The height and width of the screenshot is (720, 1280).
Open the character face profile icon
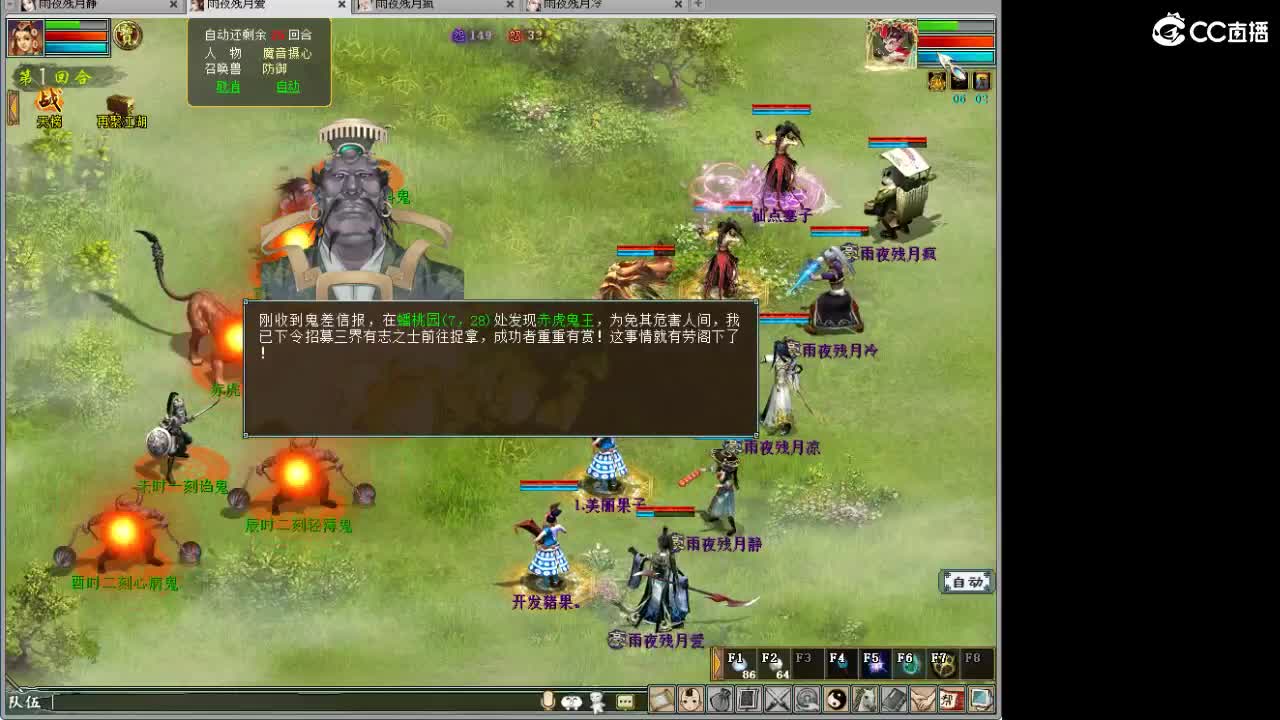pyautogui.click(x=690, y=700)
